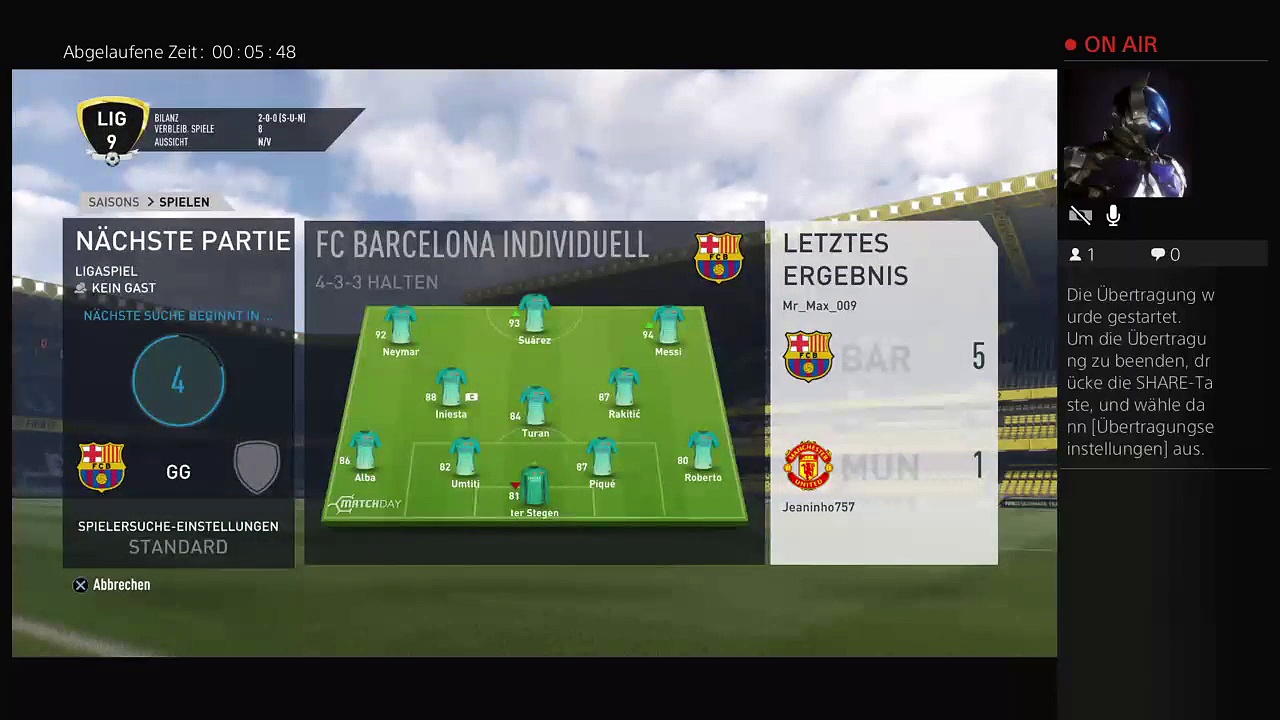Choose Iniesta in the midfield
This screenshot has width=1280, height=720.
[451, 393]
